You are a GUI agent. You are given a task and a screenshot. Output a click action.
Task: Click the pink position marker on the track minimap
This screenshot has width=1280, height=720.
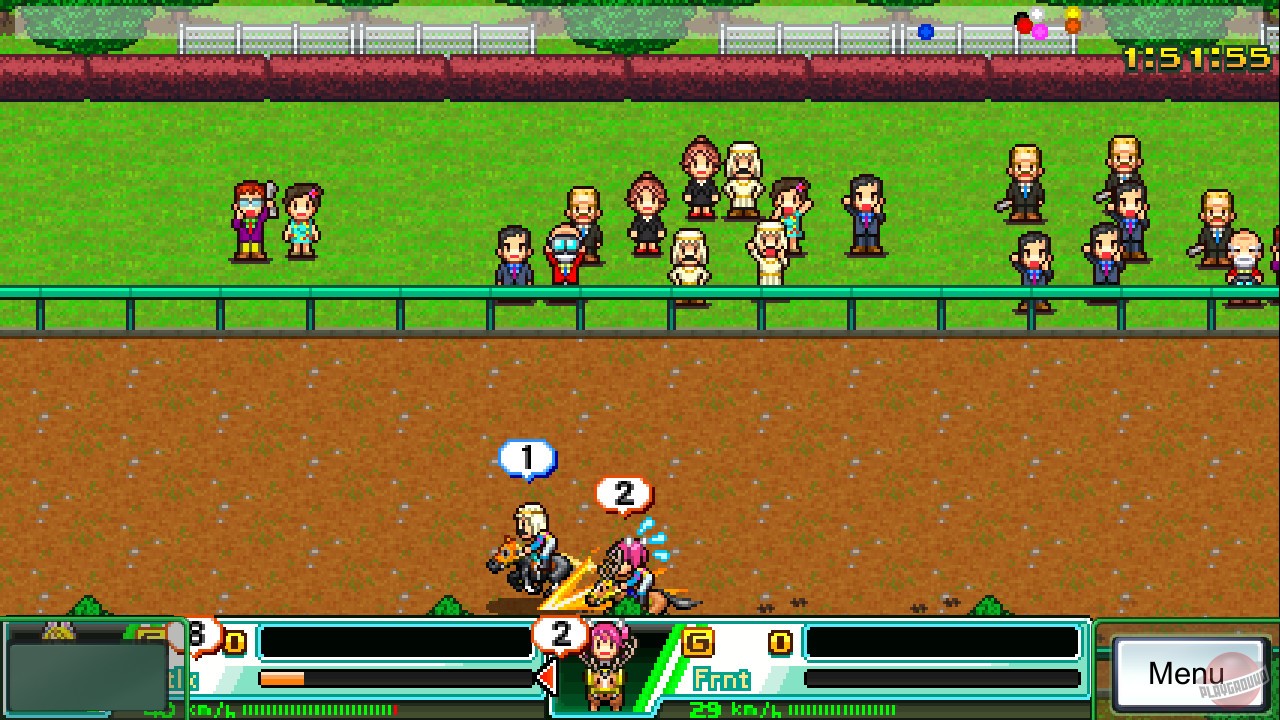point(1039,32)
